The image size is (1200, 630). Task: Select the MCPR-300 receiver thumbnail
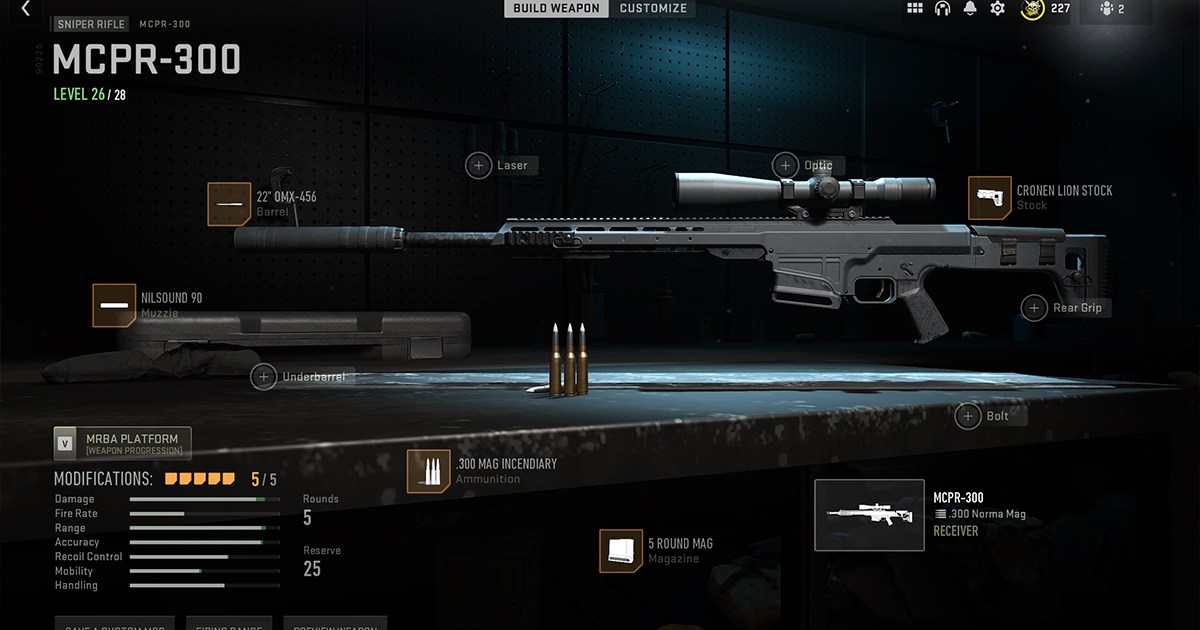pyautogui.click(x=869, y=515)
